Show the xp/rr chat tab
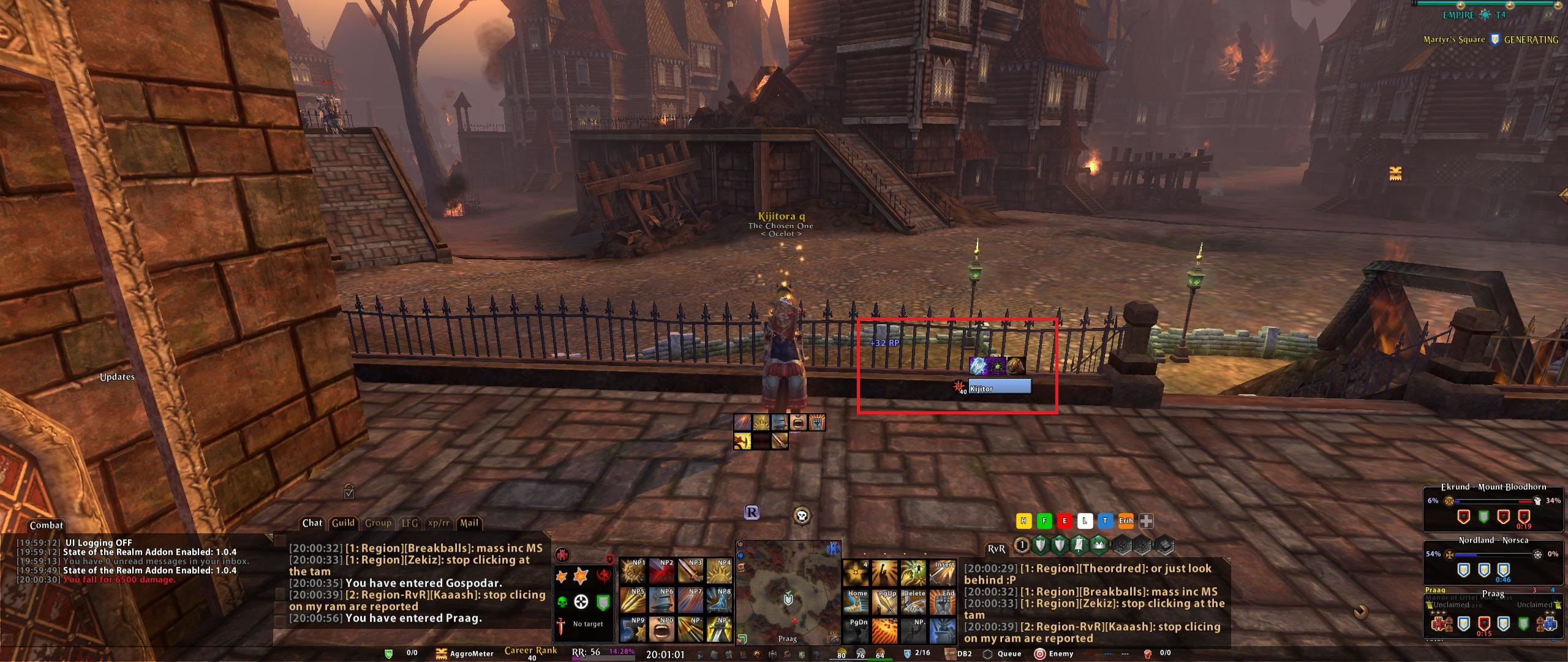This screenshot has height=662, width=1568. tap(438, 523)
